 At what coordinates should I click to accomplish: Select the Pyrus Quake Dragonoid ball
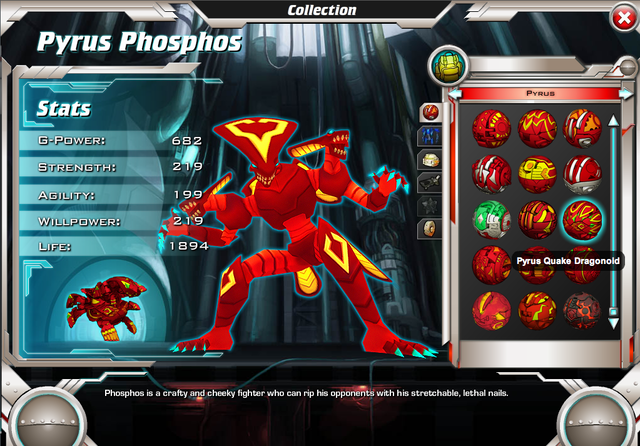click(x=581, y=219)
